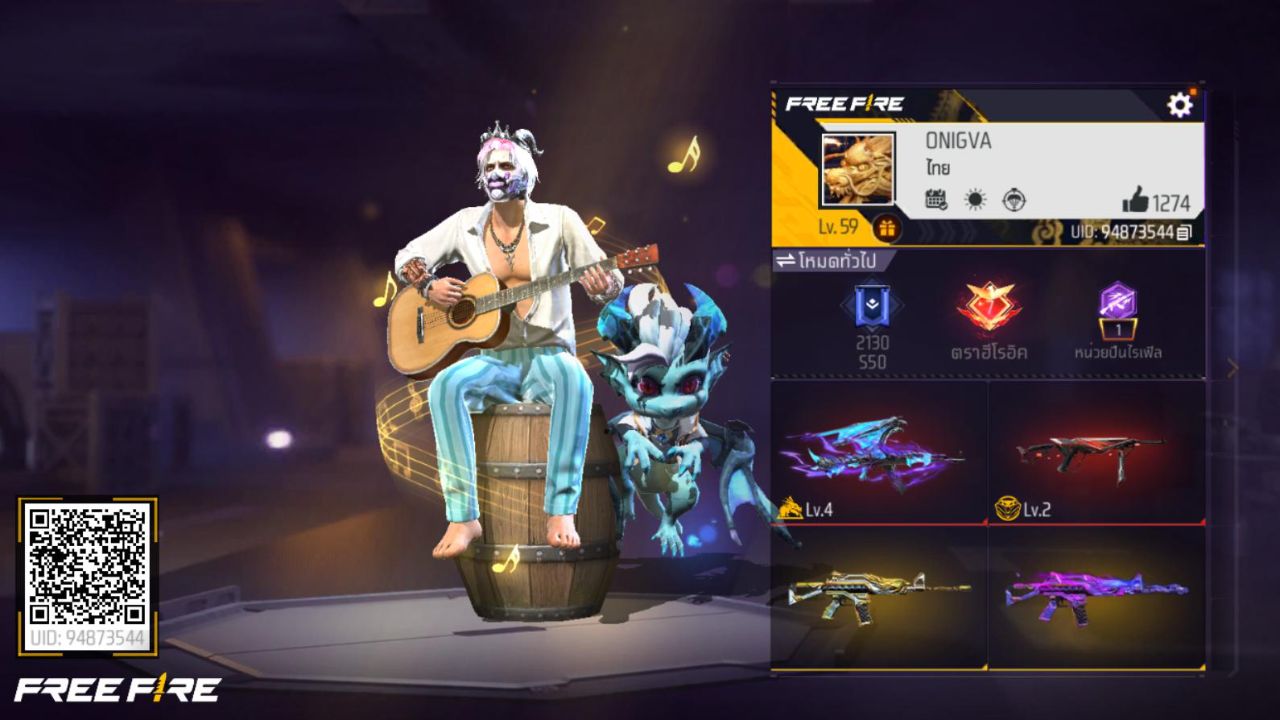Open the calendar icon on the profile card
Image resolution: width=1280 pixels, height=720 pixels.
click(936, 199)
